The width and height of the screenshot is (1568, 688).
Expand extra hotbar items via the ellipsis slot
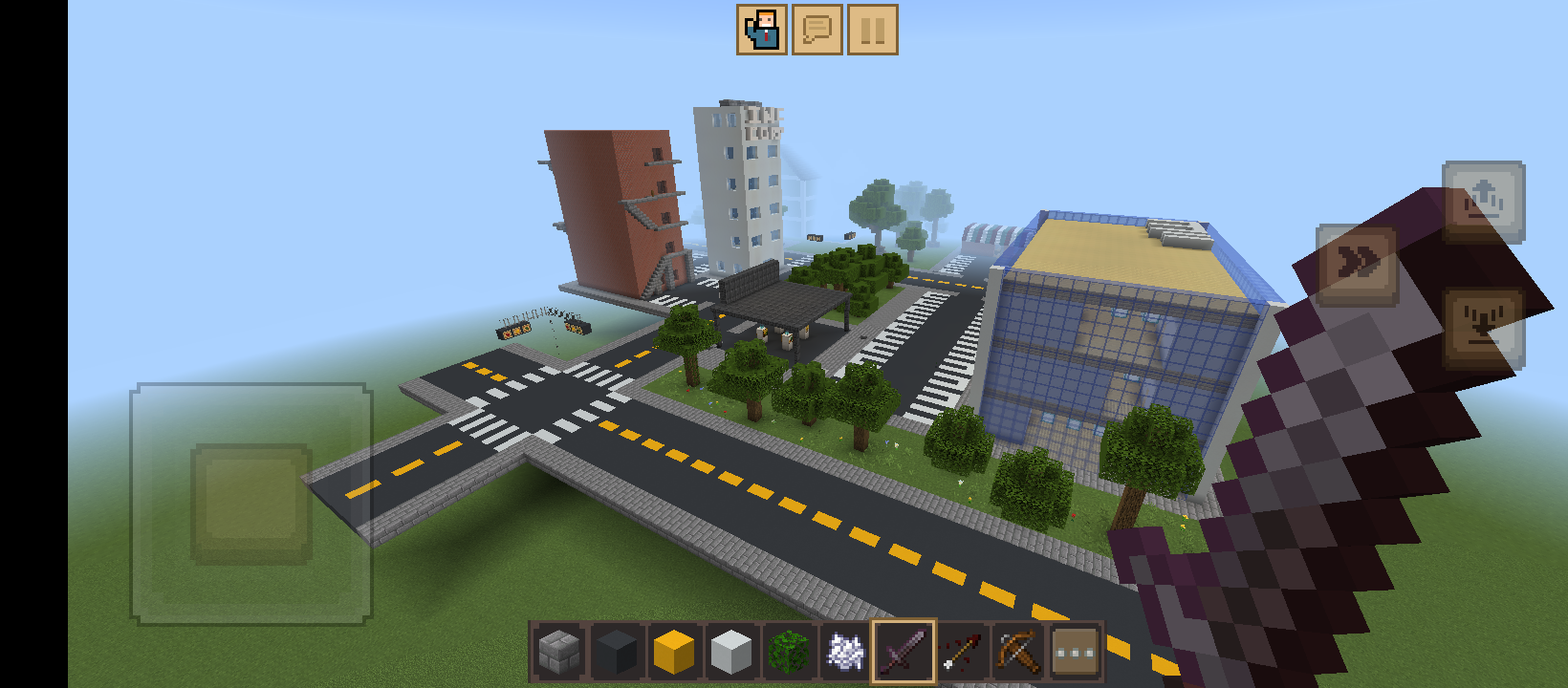pyautogui.click(x=1075, y=650)
